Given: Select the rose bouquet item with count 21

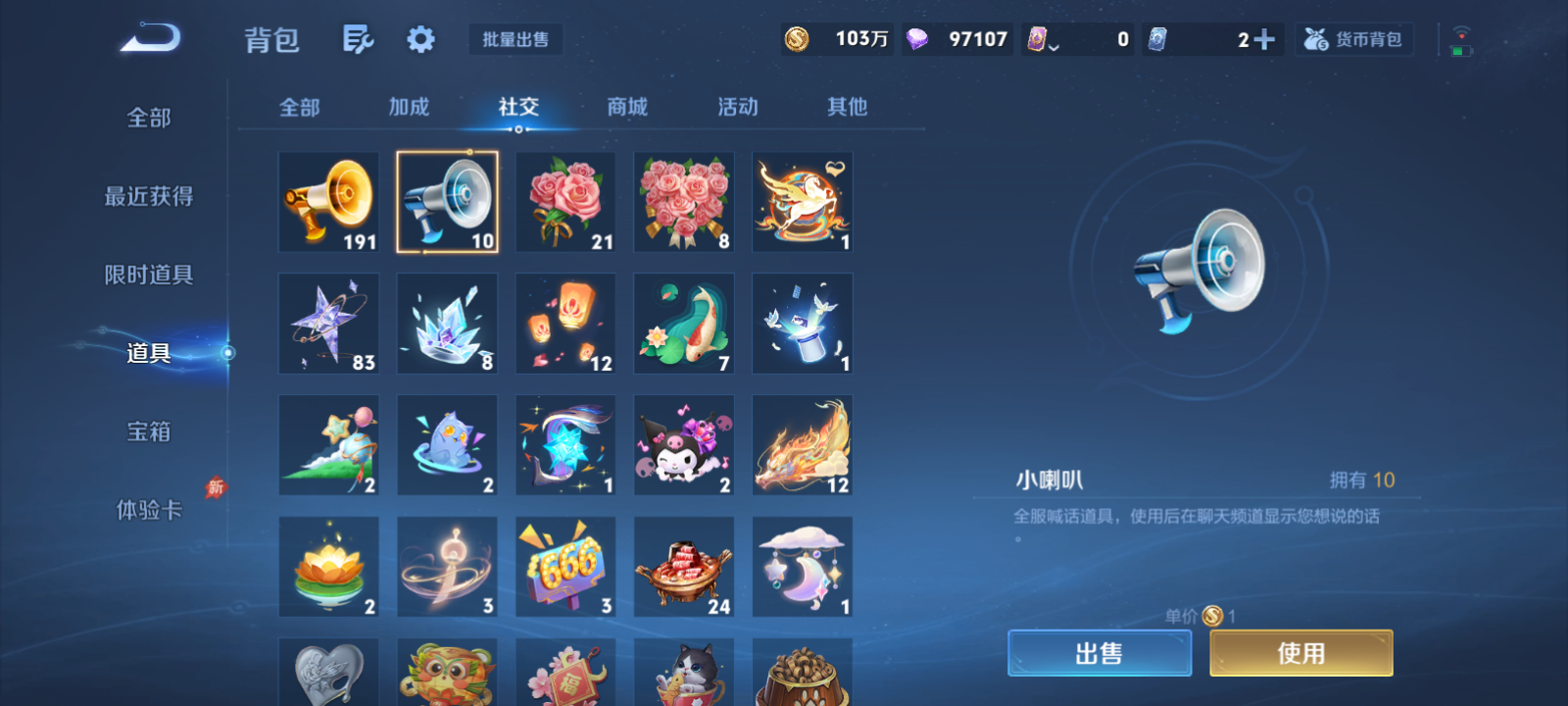Looking at the screenshot, I should tap(565, 202).
